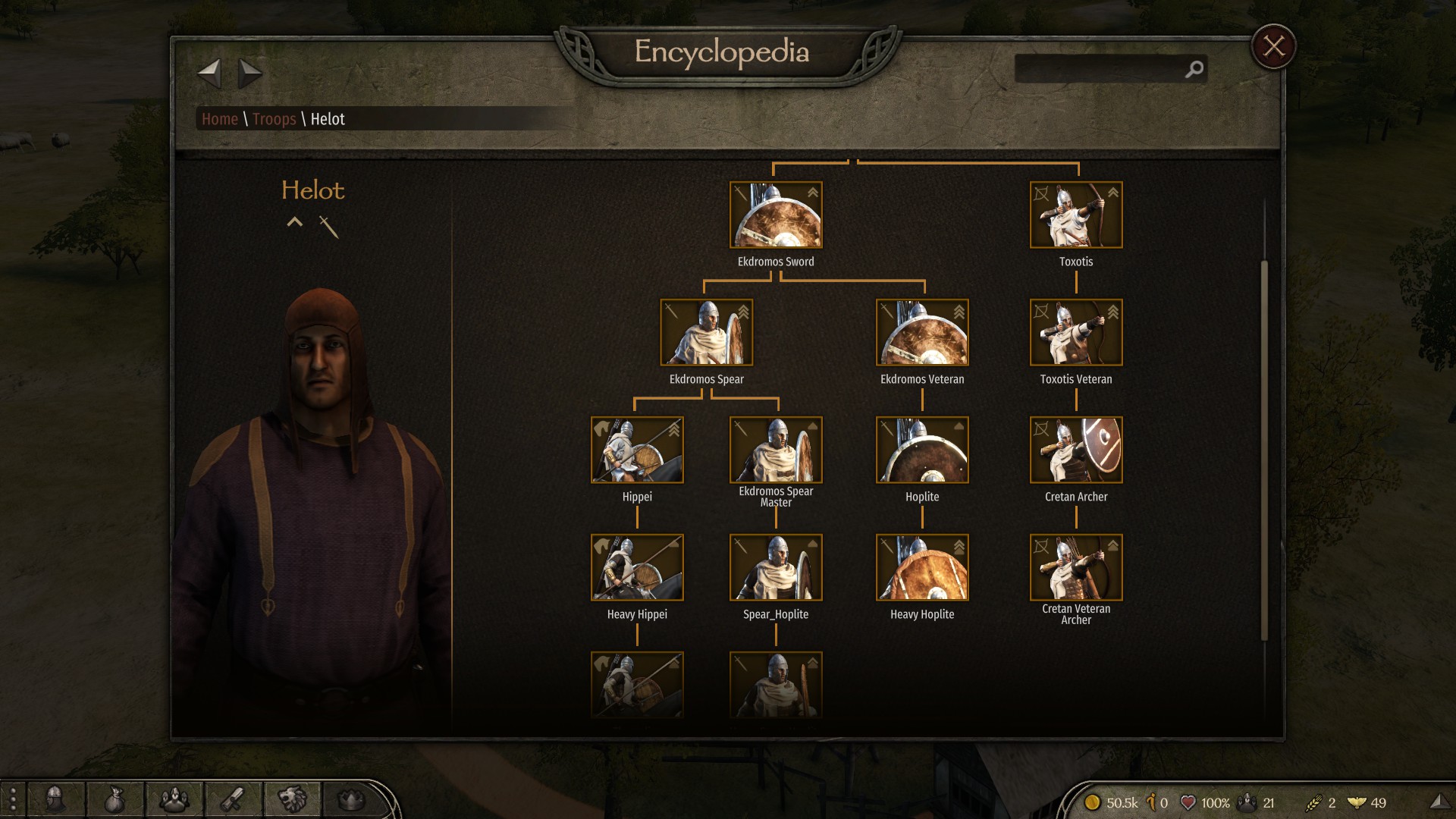Image resolution: width=1456 pixels, height=819 pixels.
Task: Click the encyclopedia search field
Action: pos(1100,70)
